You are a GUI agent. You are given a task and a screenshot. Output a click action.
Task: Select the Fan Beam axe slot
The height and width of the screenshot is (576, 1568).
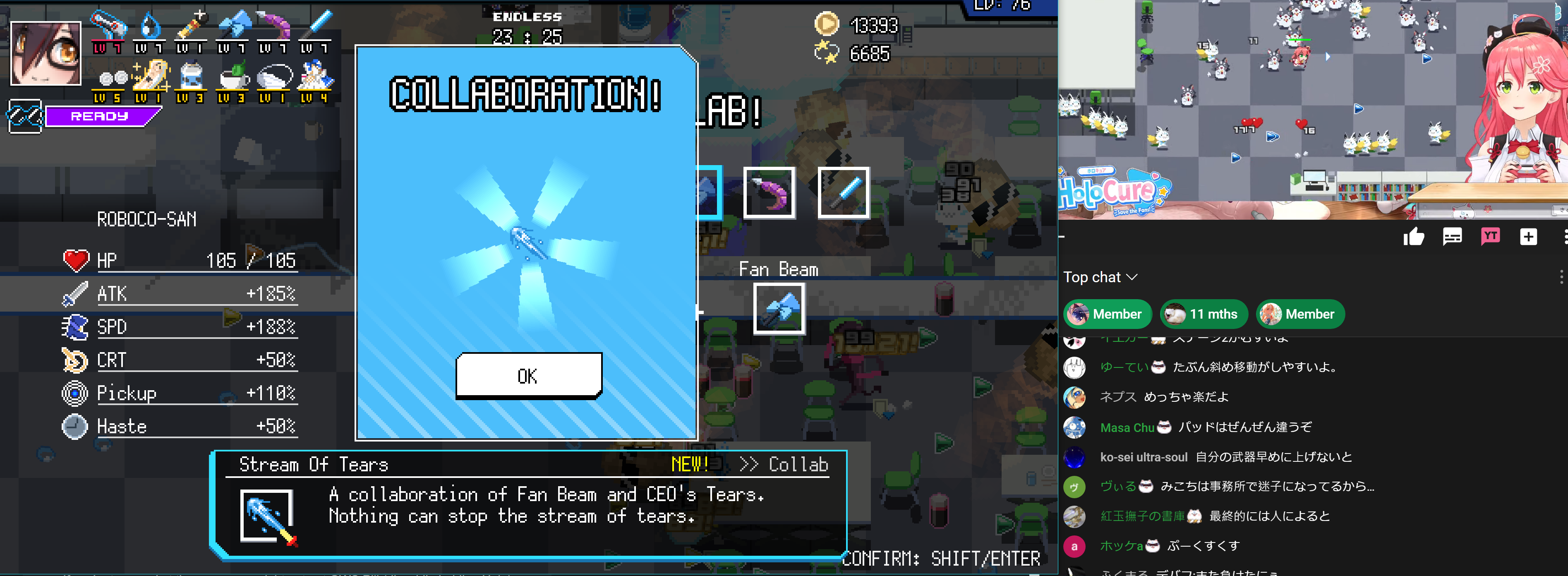pyautogui.click(x=779, y=308)
